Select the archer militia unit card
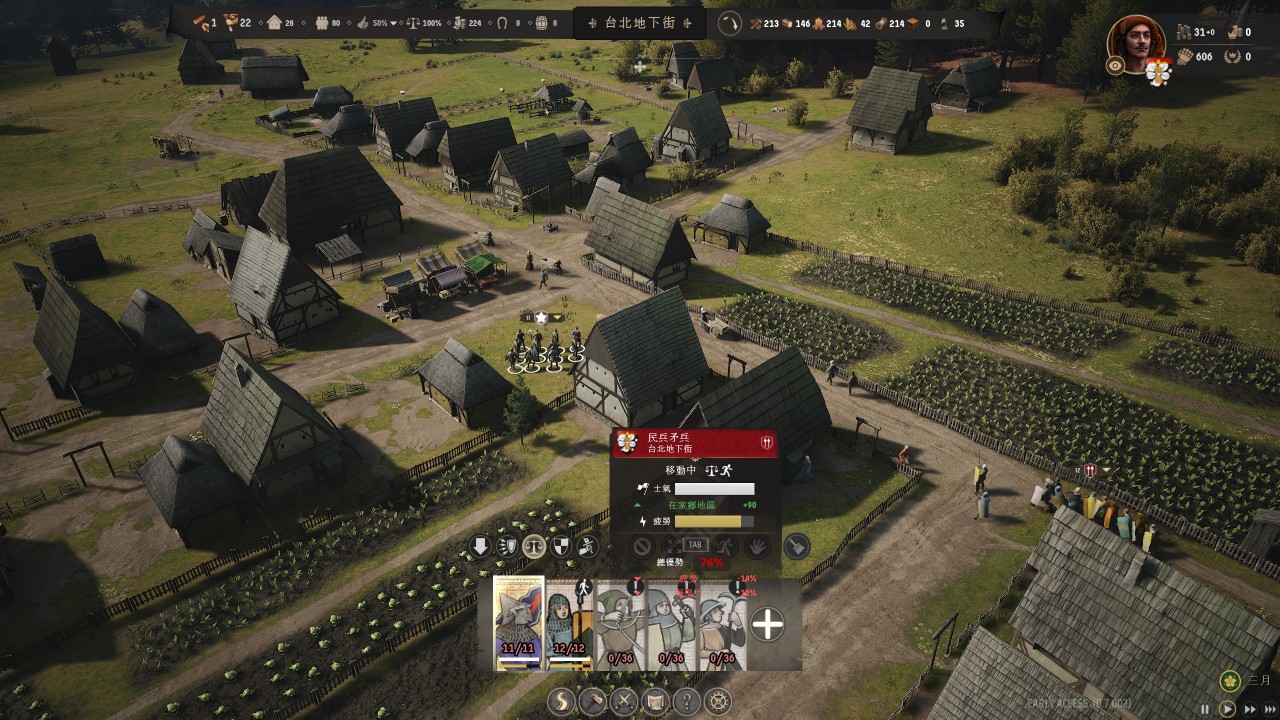Viewport: 1280px width, 720px height. click(621, 623)
